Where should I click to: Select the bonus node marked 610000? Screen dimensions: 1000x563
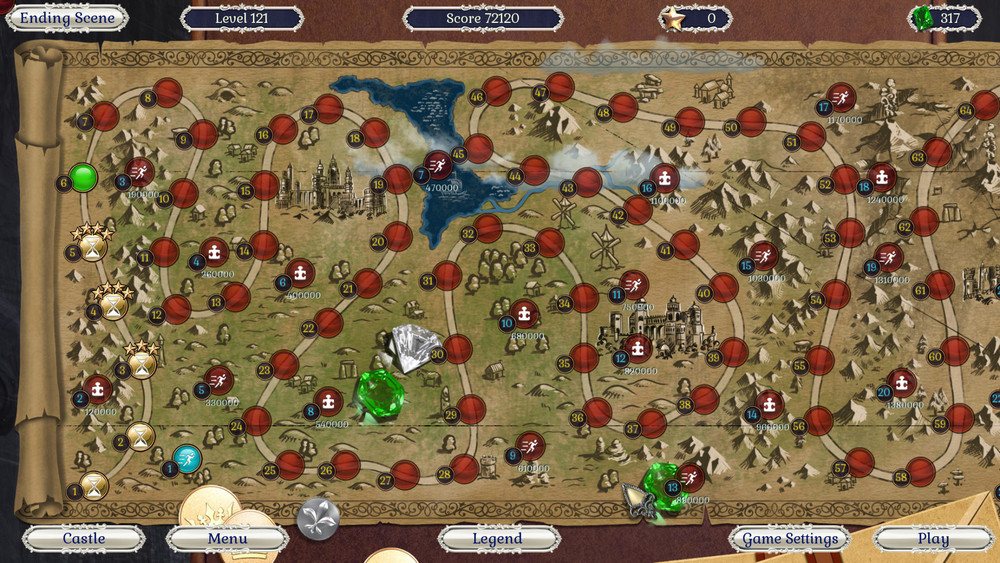point(531,446)
